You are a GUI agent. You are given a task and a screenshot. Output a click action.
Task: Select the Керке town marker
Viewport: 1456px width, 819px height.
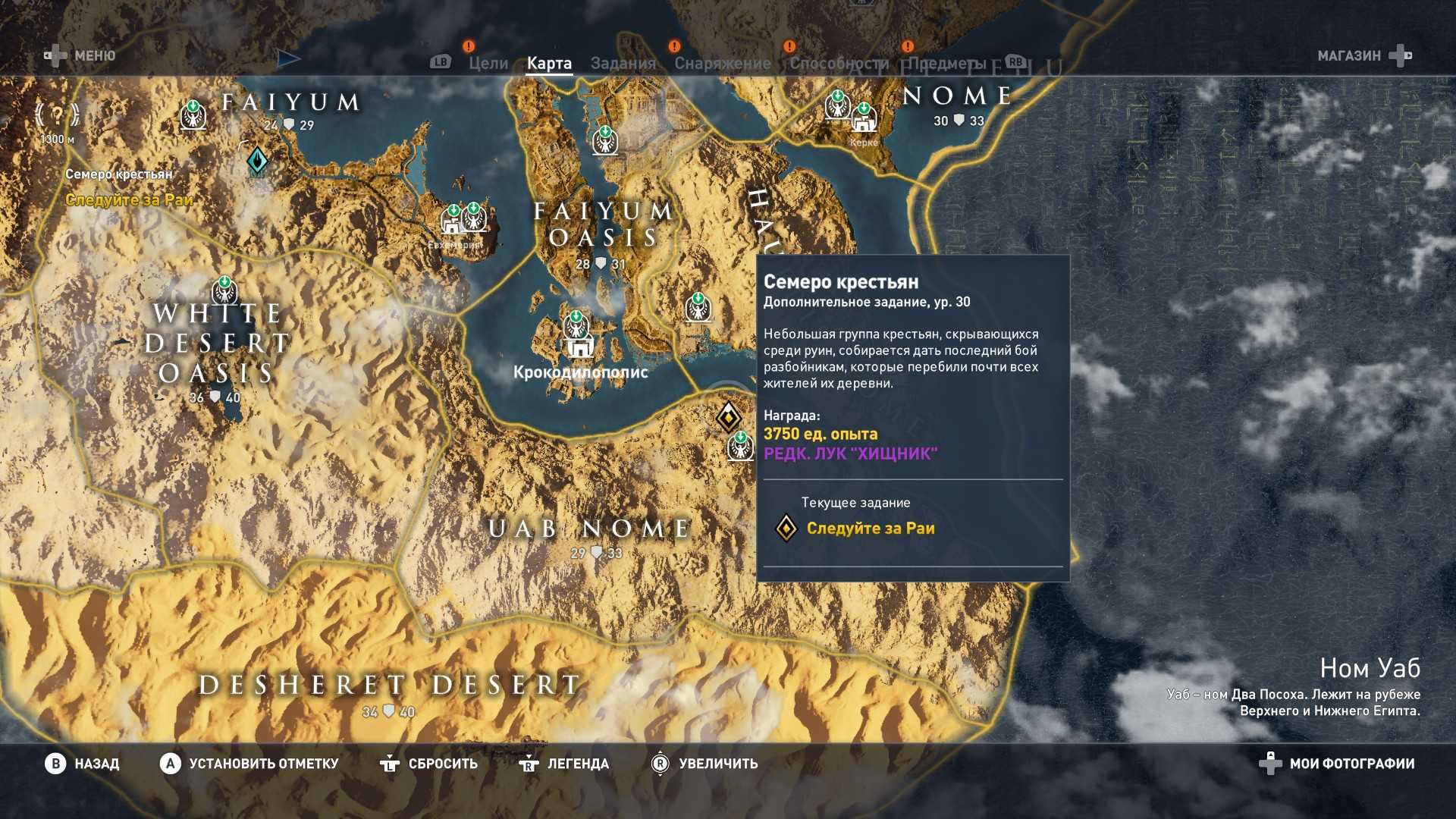tap(863, 120)
